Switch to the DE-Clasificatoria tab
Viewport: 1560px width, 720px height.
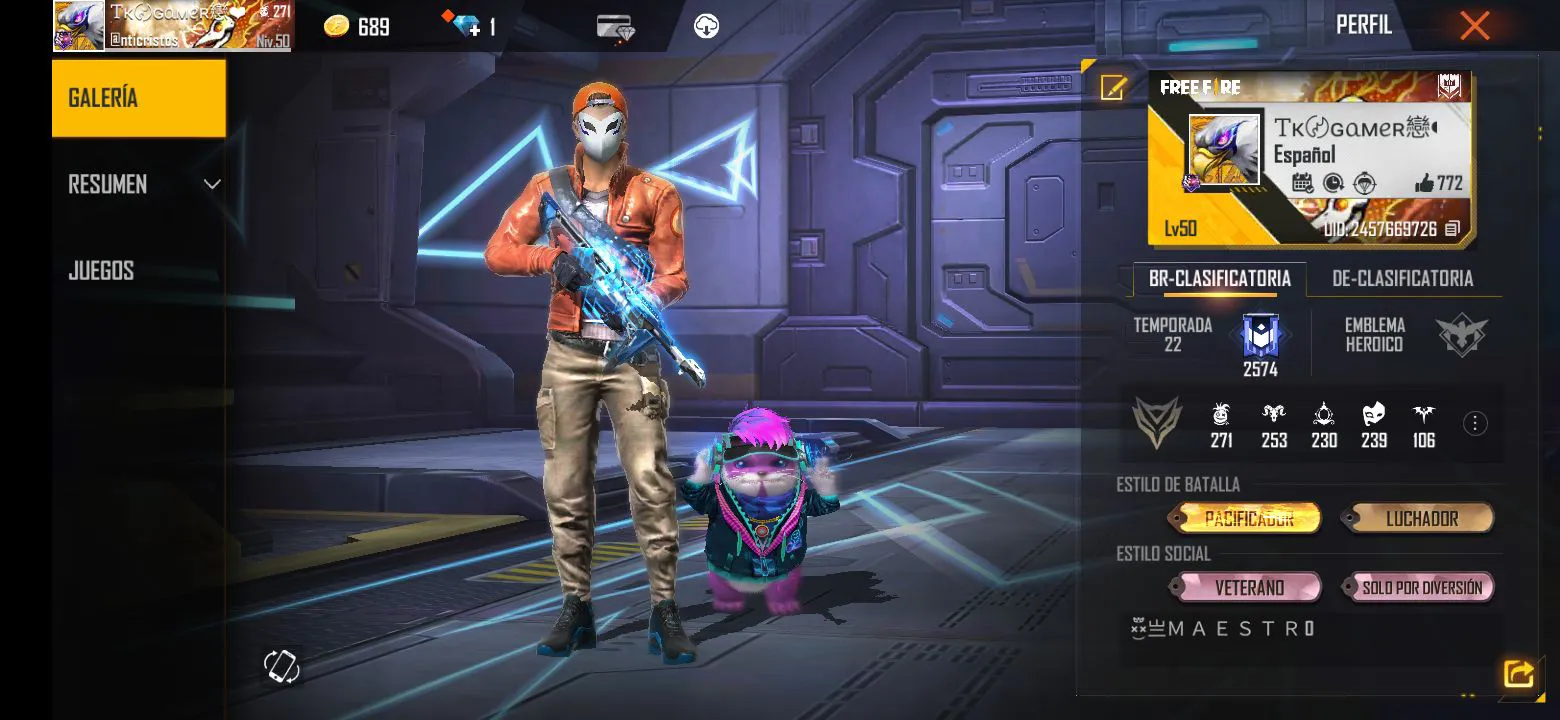pyautogui.click(x=1402, y=279)
